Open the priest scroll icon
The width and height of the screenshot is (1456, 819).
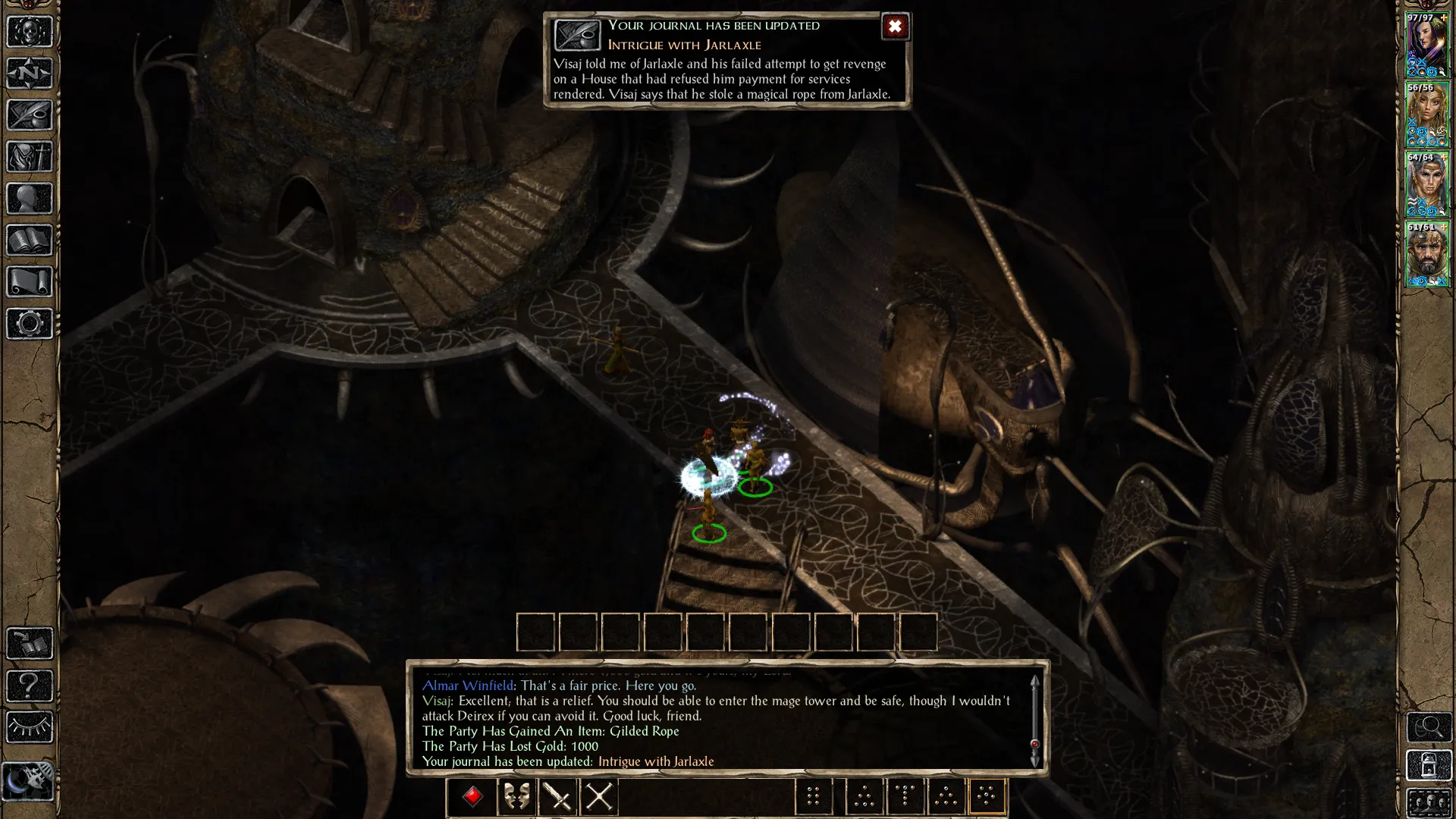click(x=30, y=282)
